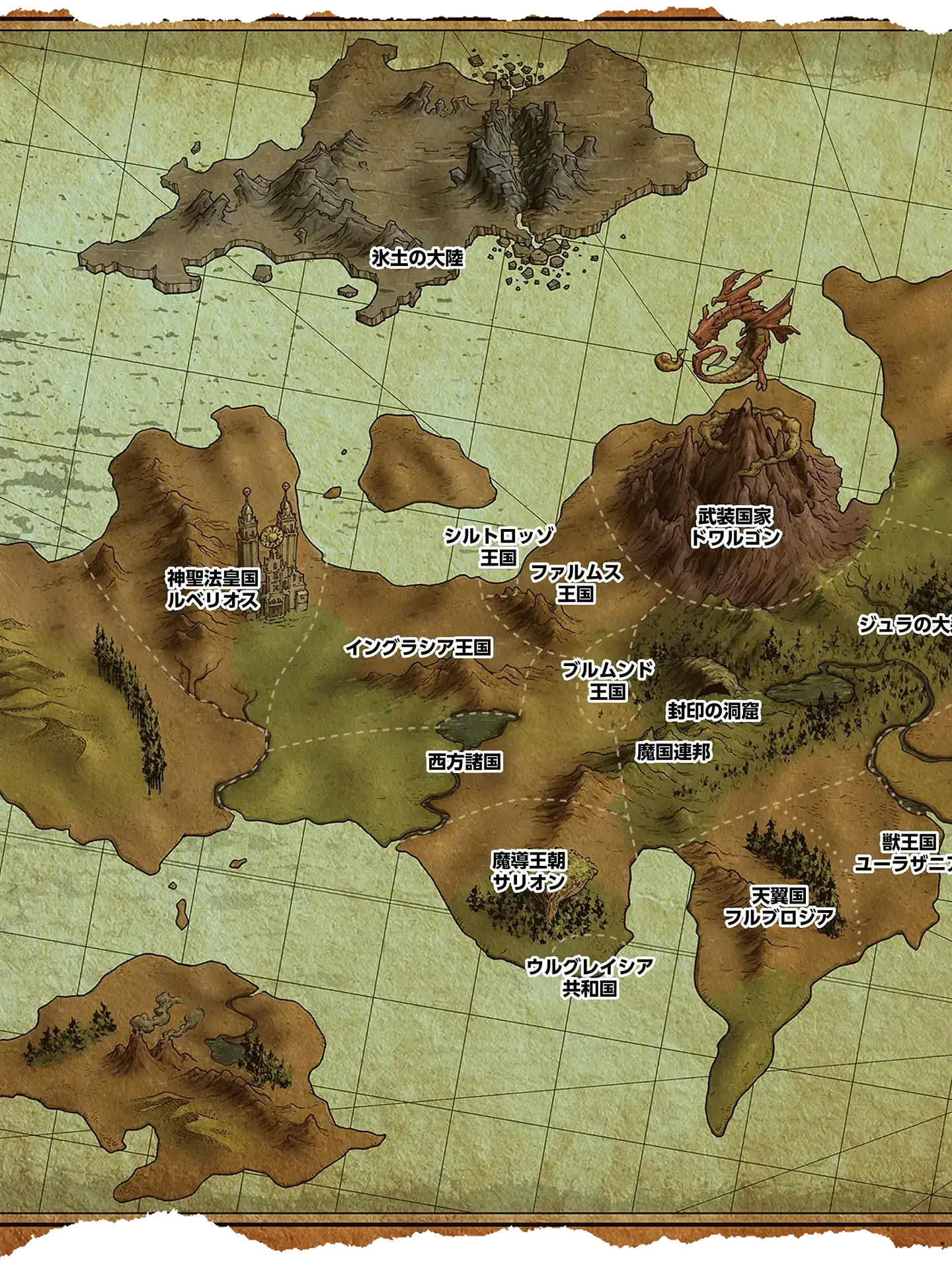Viewport: 952px width, 1270px height.
Task: Select the 氷土の大陸 map label
Action: [x=417, y=258]
